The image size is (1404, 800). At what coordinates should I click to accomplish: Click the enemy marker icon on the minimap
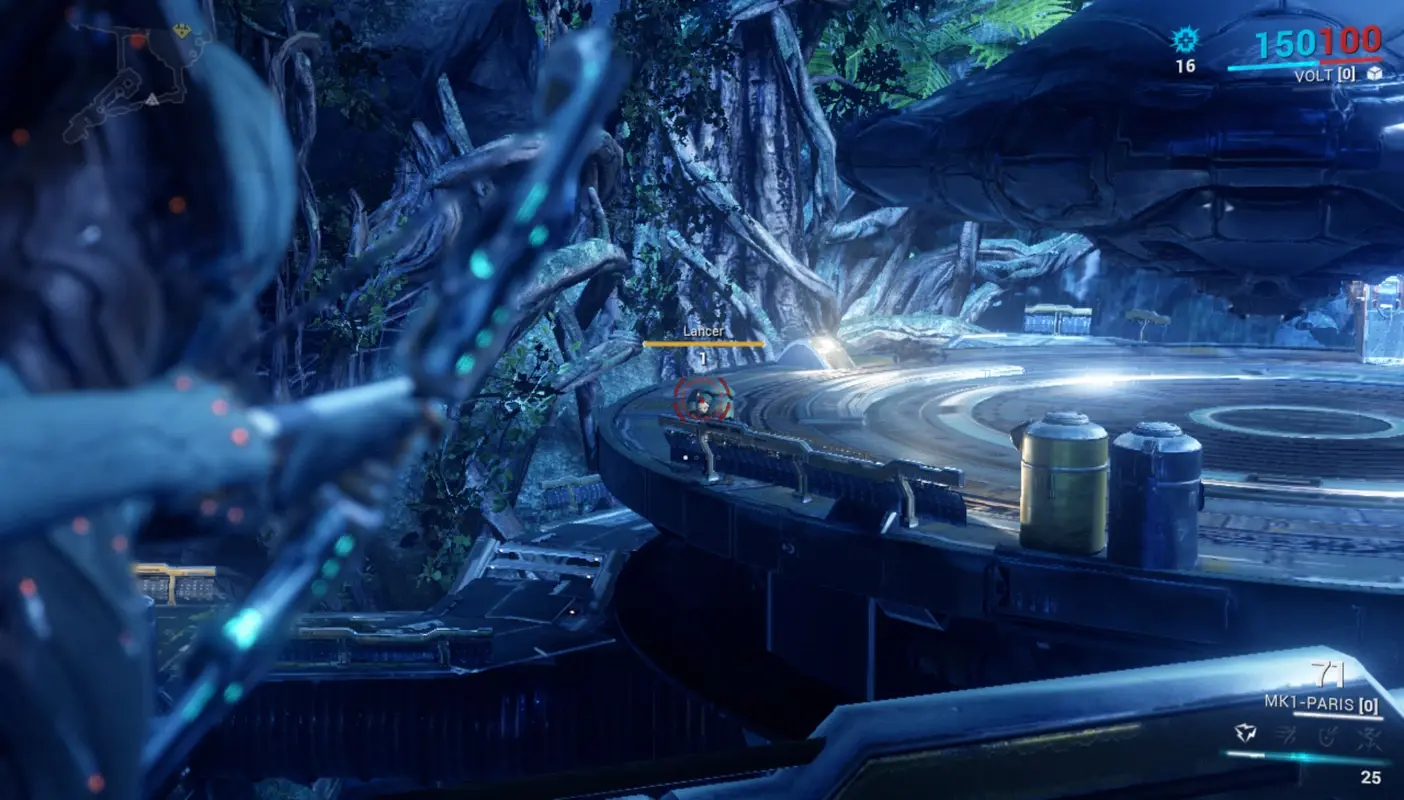click(x=138, y=40)
